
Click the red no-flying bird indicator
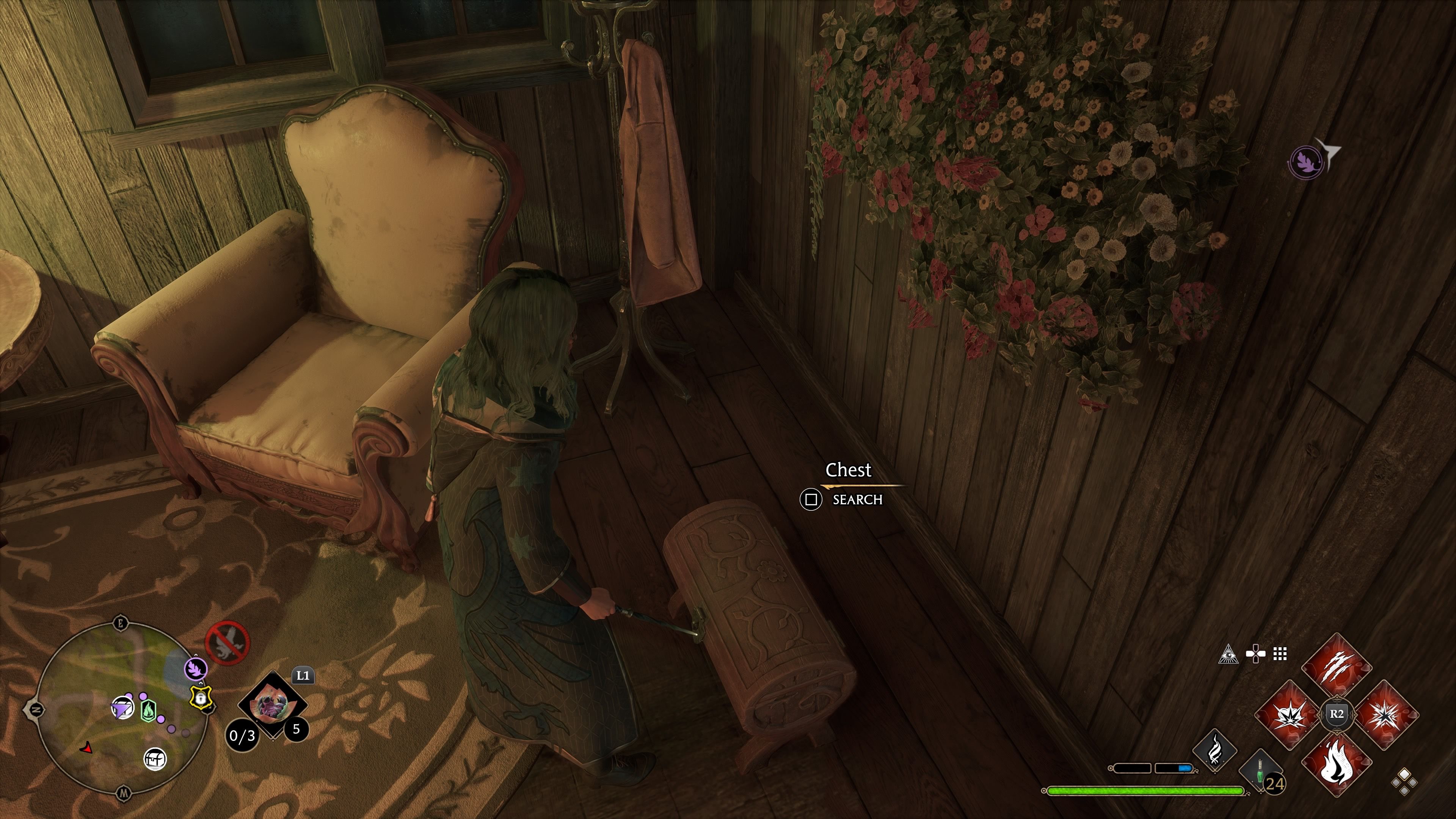coord(227,643)
